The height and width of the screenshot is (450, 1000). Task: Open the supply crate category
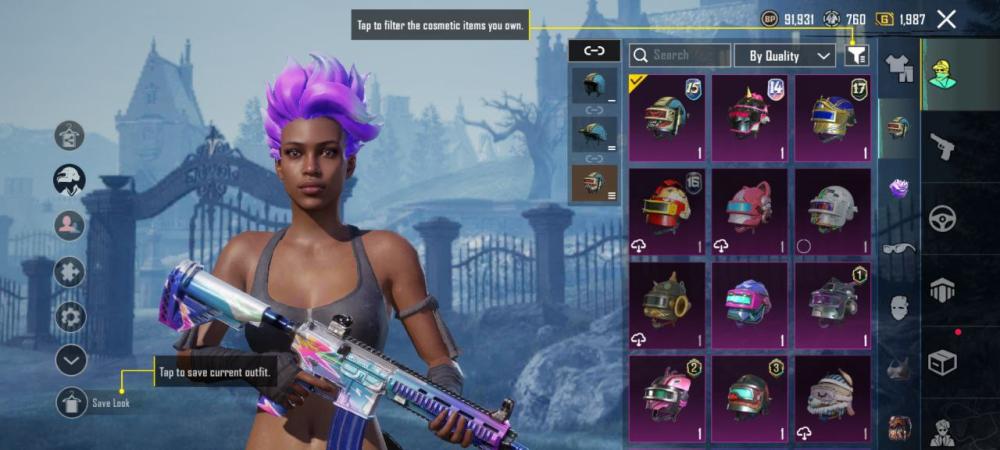[942, 361]
